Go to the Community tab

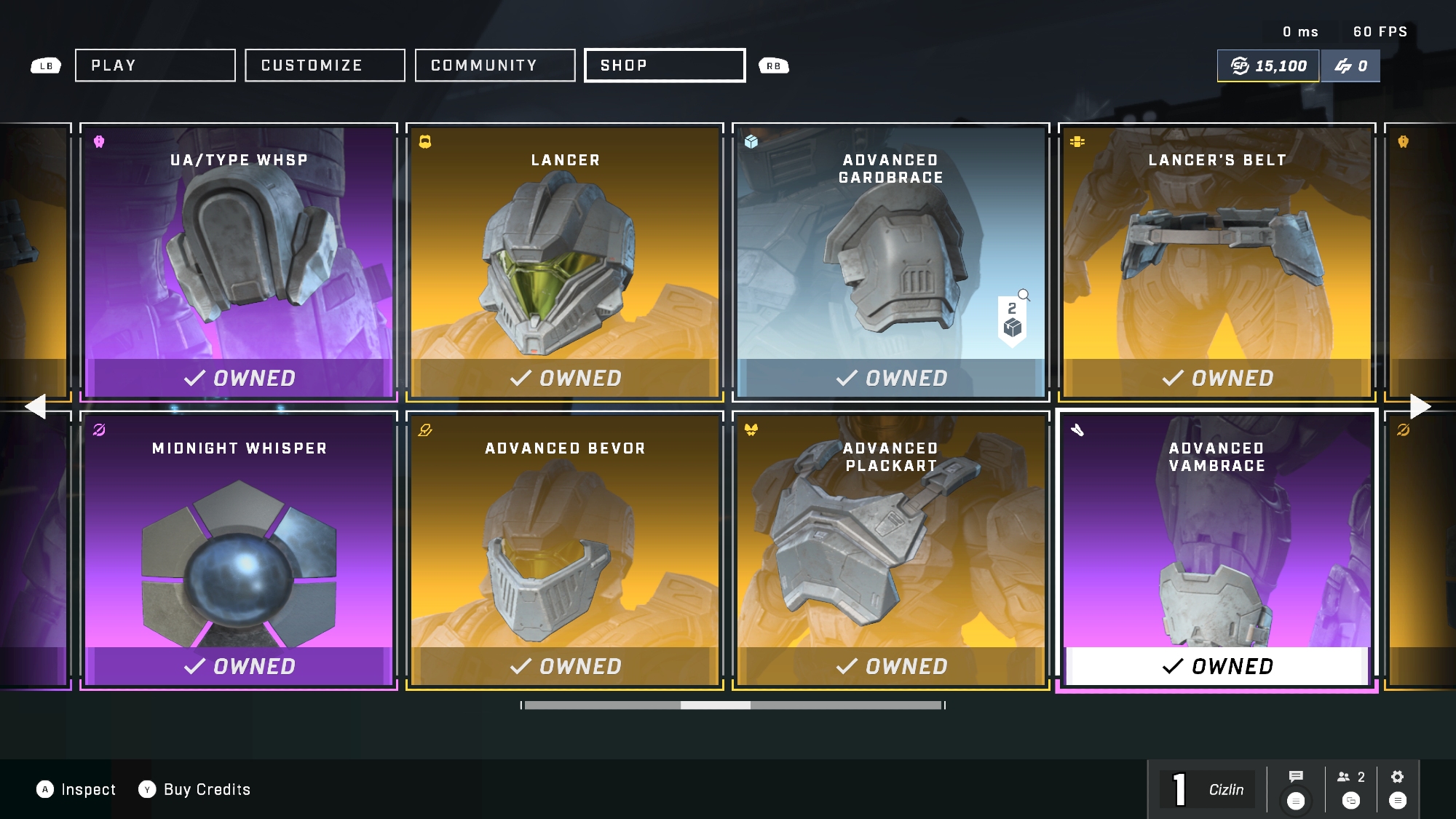pyautogui.click(x=495, y=66)
